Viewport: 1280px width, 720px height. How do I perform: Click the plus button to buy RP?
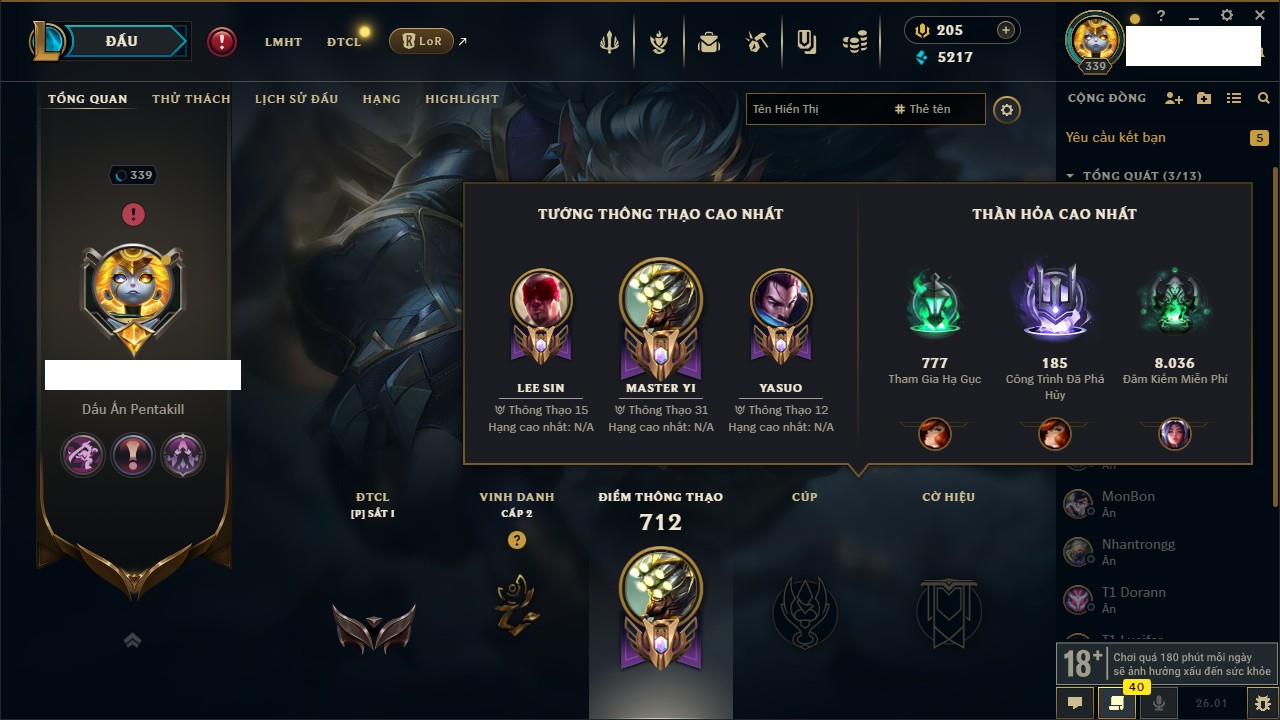pyautogui.click(x=1006, y=30)
